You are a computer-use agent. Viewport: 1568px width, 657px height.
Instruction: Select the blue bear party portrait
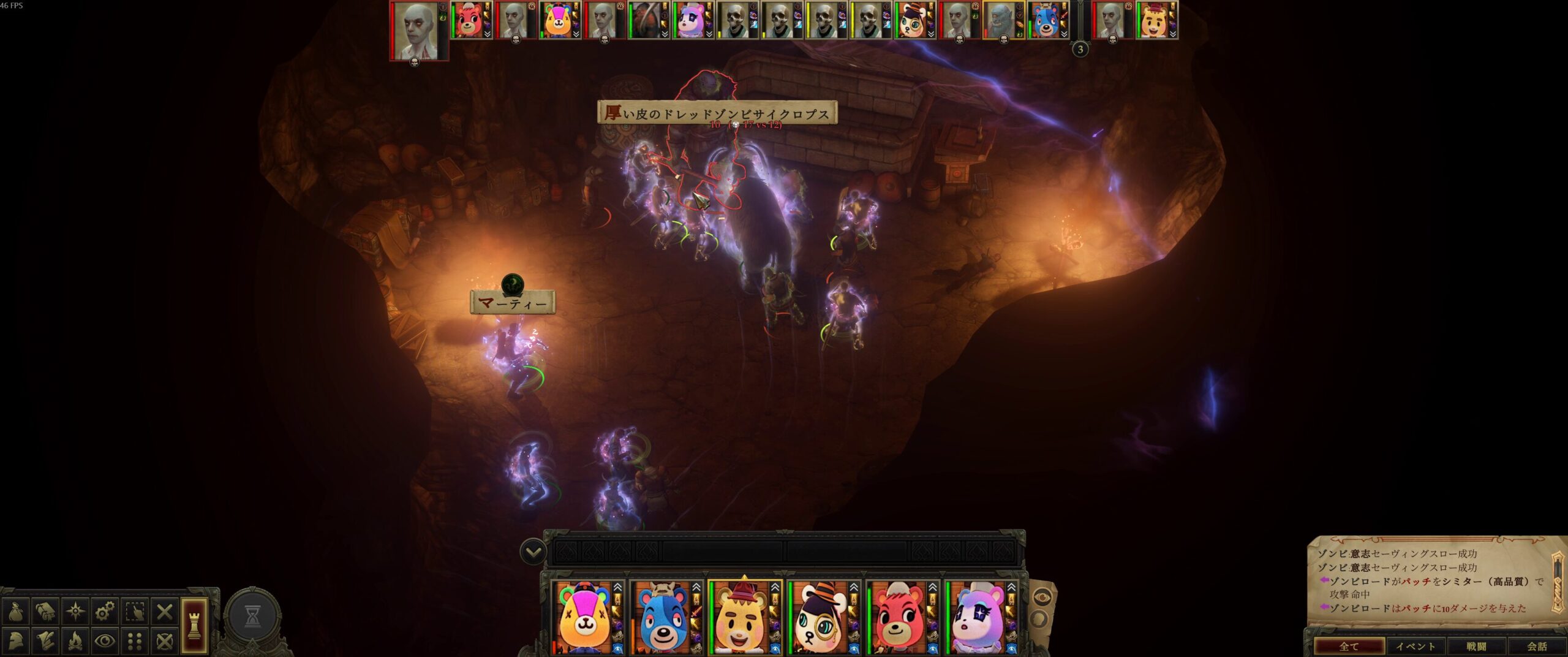661,619
